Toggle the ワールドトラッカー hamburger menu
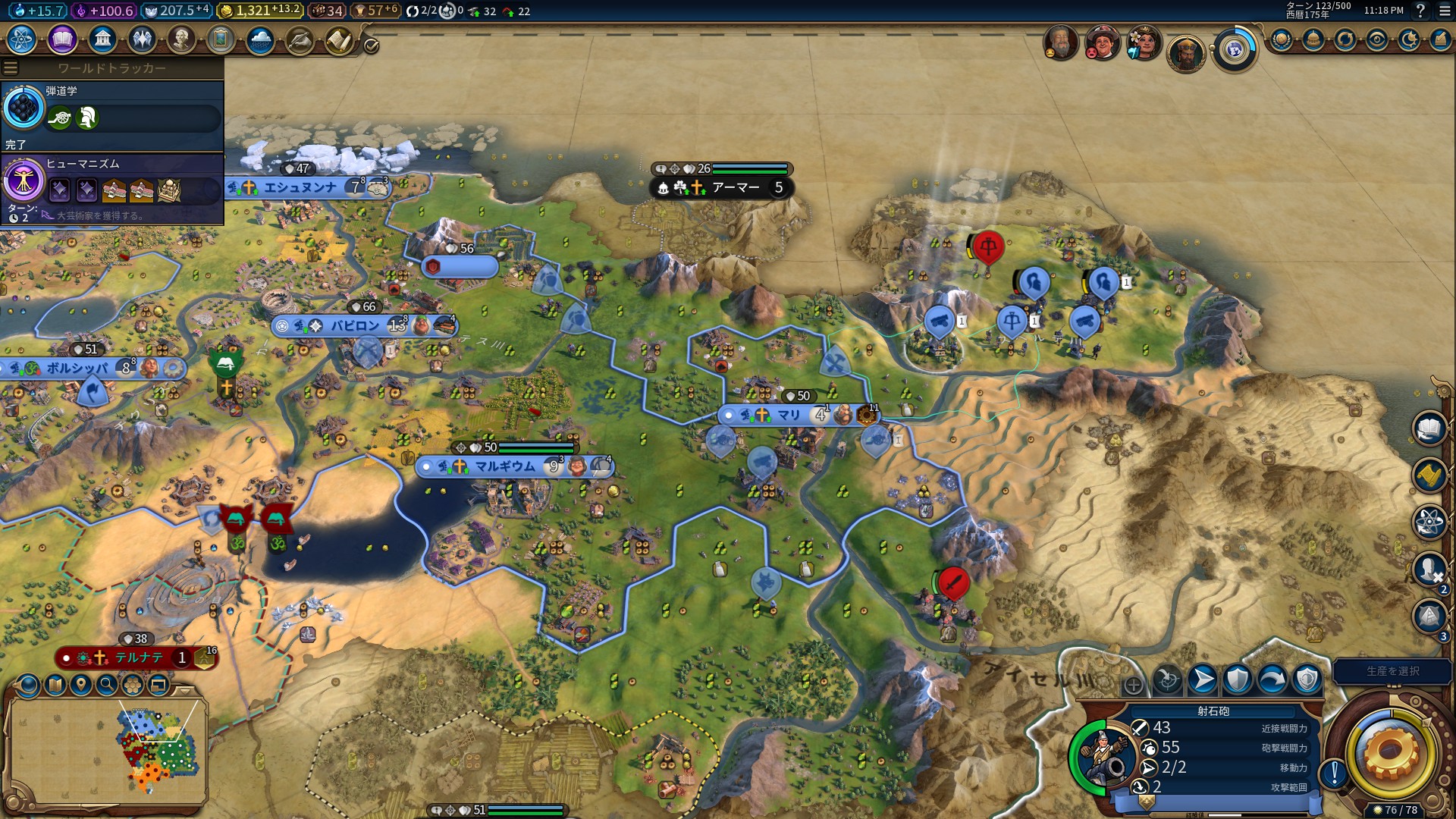The height and width of the screenshot is (819, 1456). [x=11, y=67]
